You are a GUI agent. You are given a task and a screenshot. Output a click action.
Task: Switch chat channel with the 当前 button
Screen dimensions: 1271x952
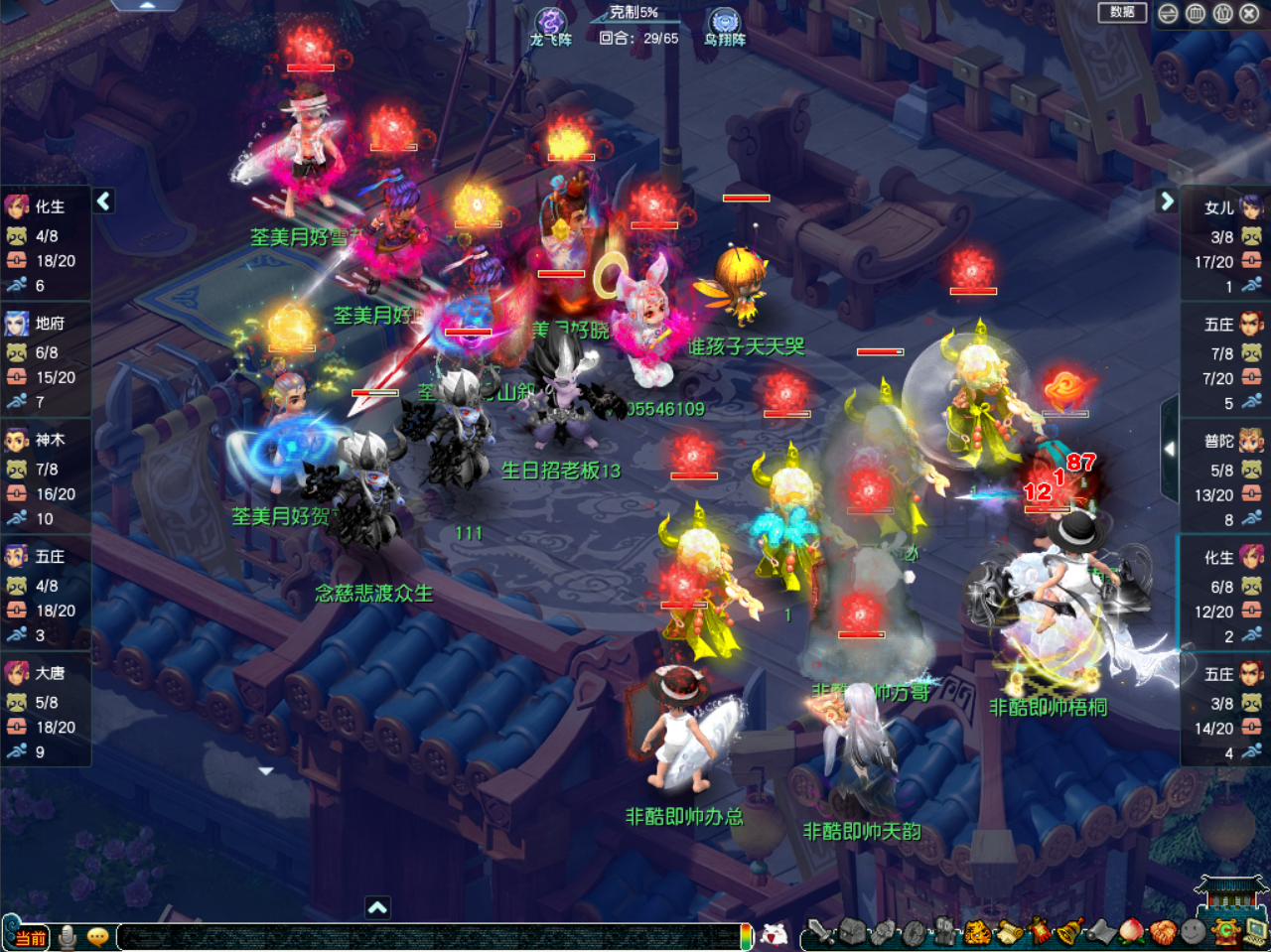click(x=30, y=937)
